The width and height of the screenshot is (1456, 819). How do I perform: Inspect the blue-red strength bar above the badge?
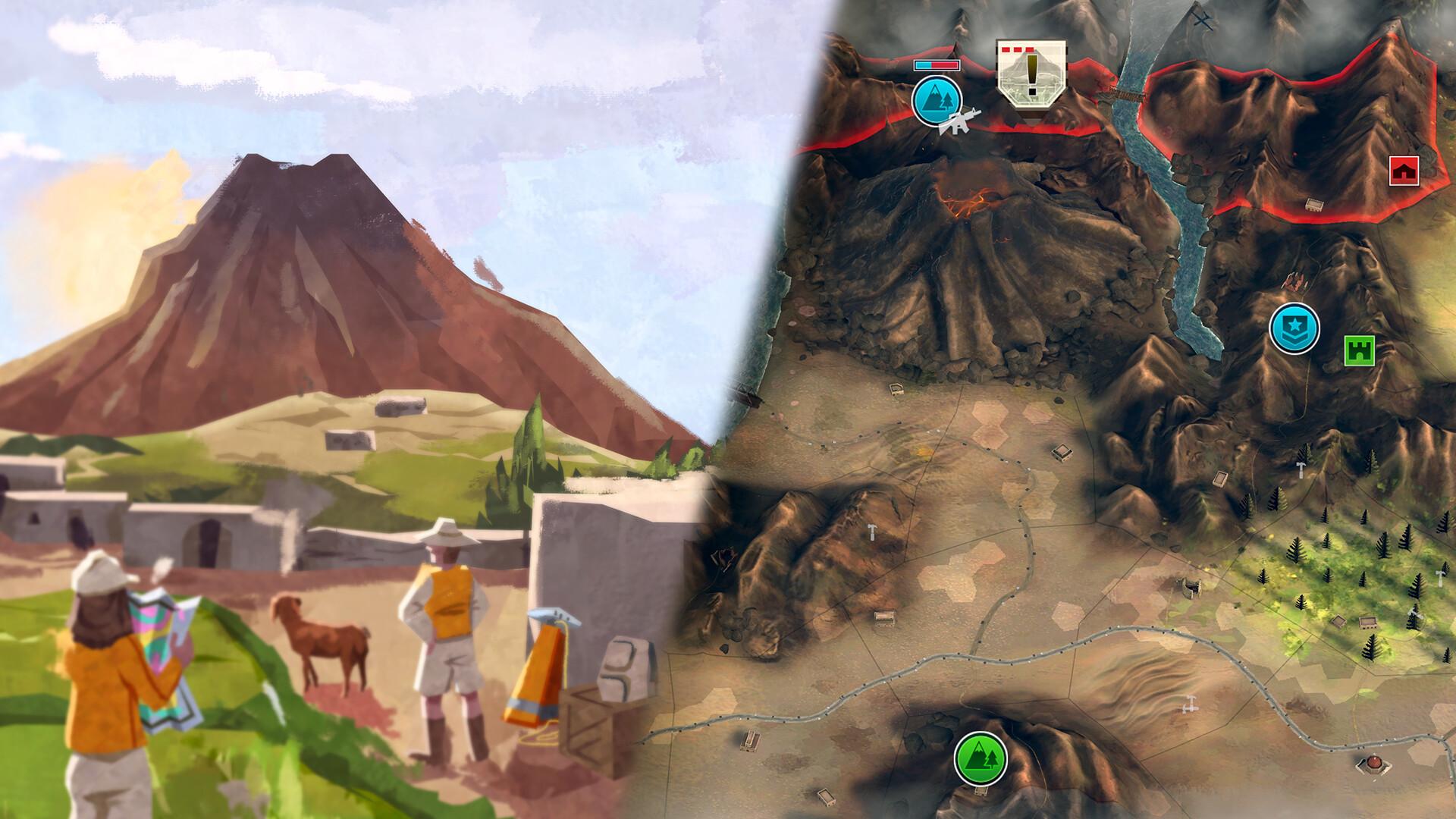tap(937, 64)
